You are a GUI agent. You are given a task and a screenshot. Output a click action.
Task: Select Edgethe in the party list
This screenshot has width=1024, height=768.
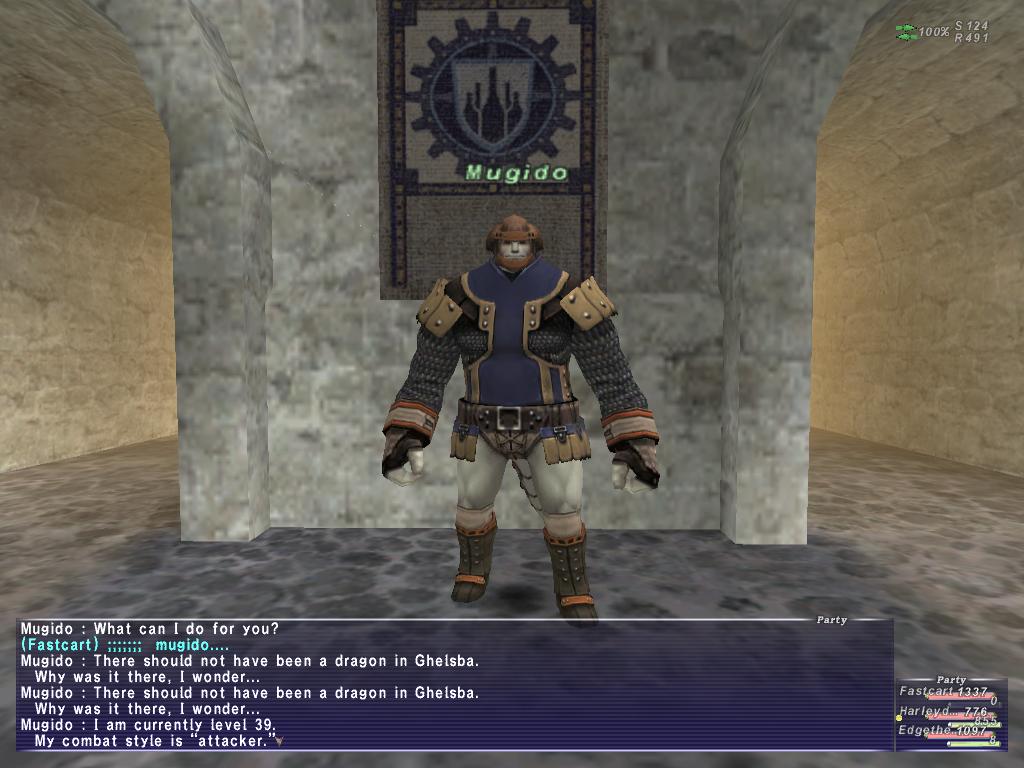pyautogui.click(x=928, y=731)
